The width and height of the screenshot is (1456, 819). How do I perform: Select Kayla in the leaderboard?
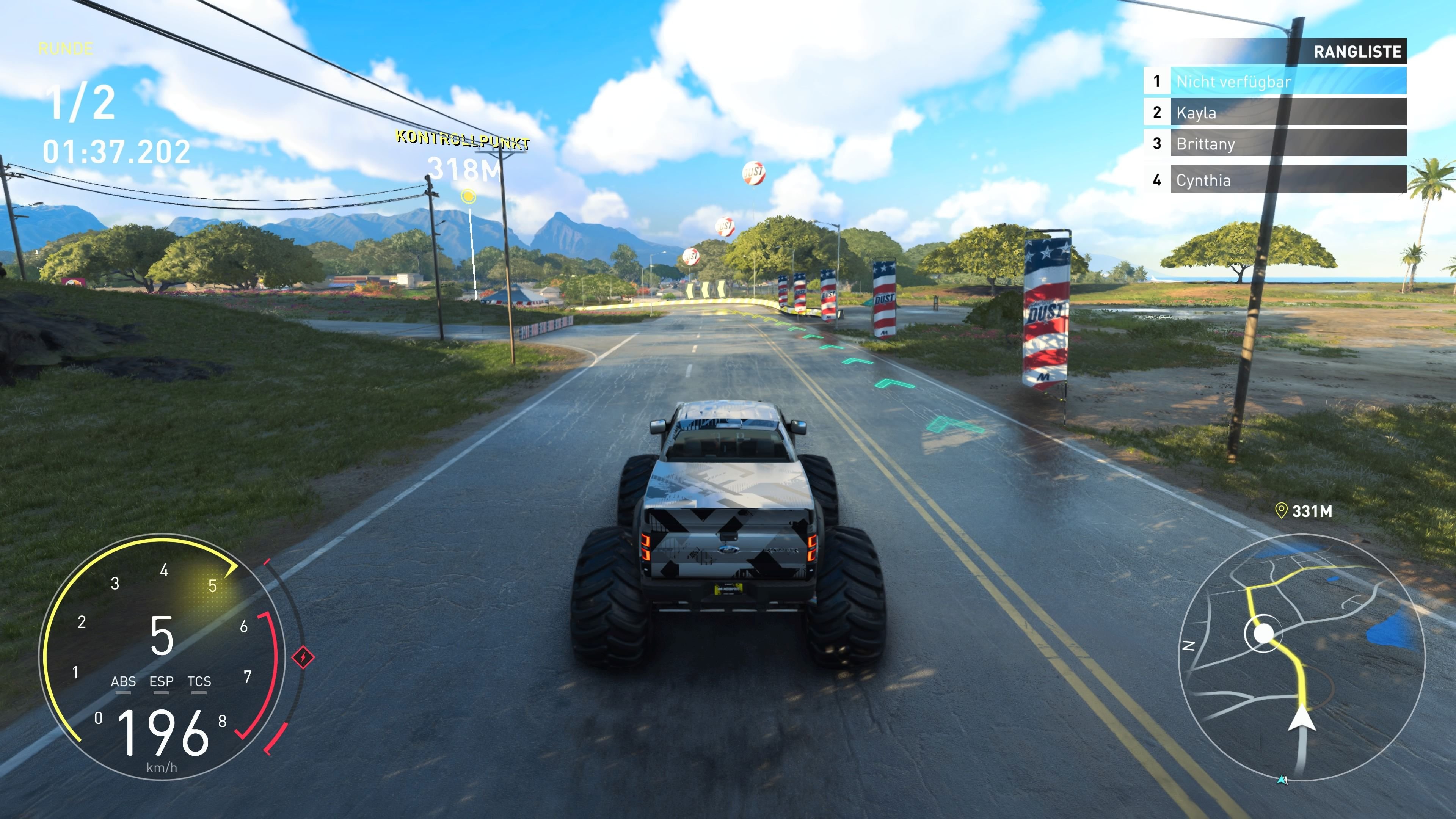tap(1288, 112)
